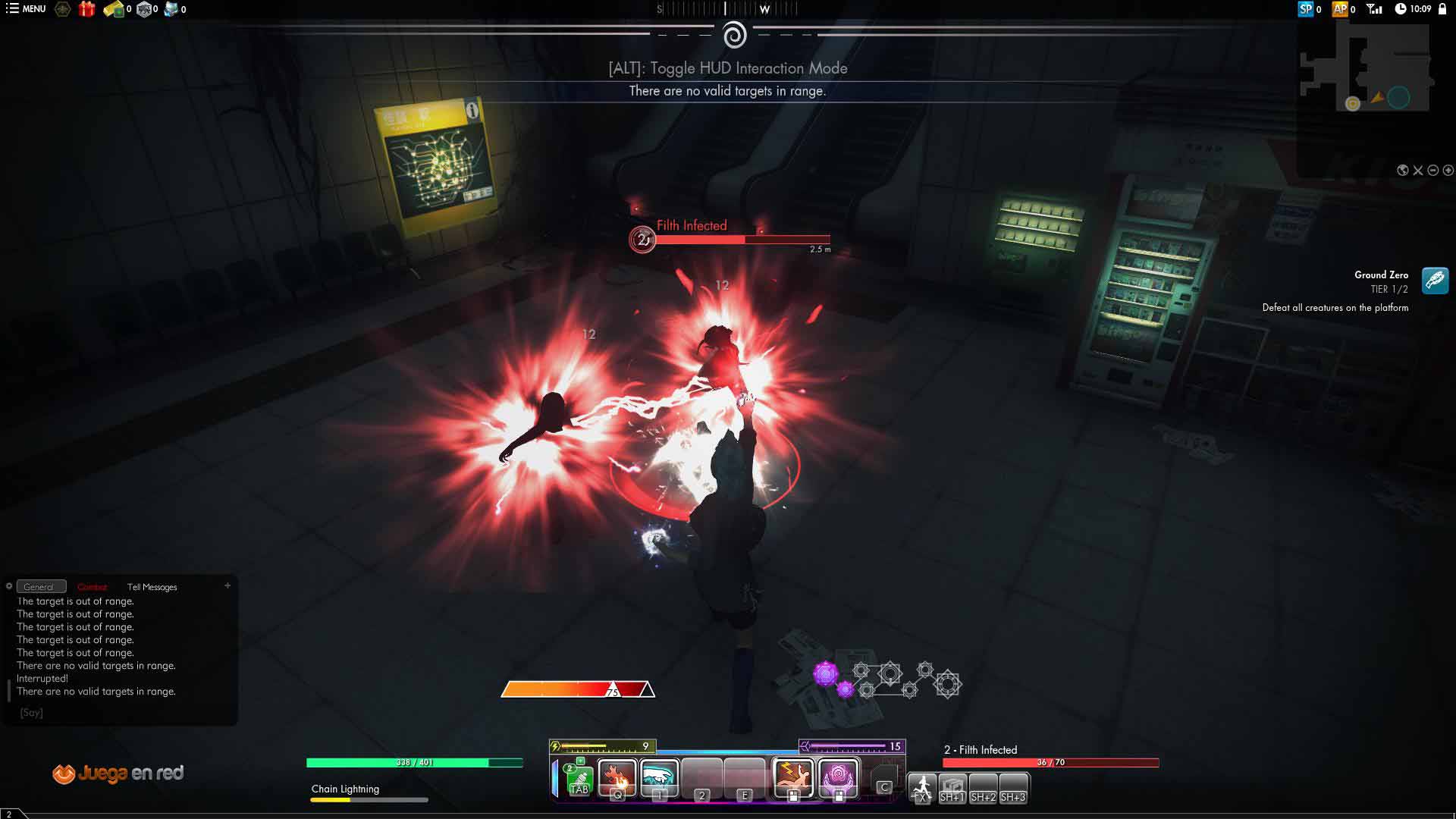Open the Tell Messages chat tab

pos(152,587)
